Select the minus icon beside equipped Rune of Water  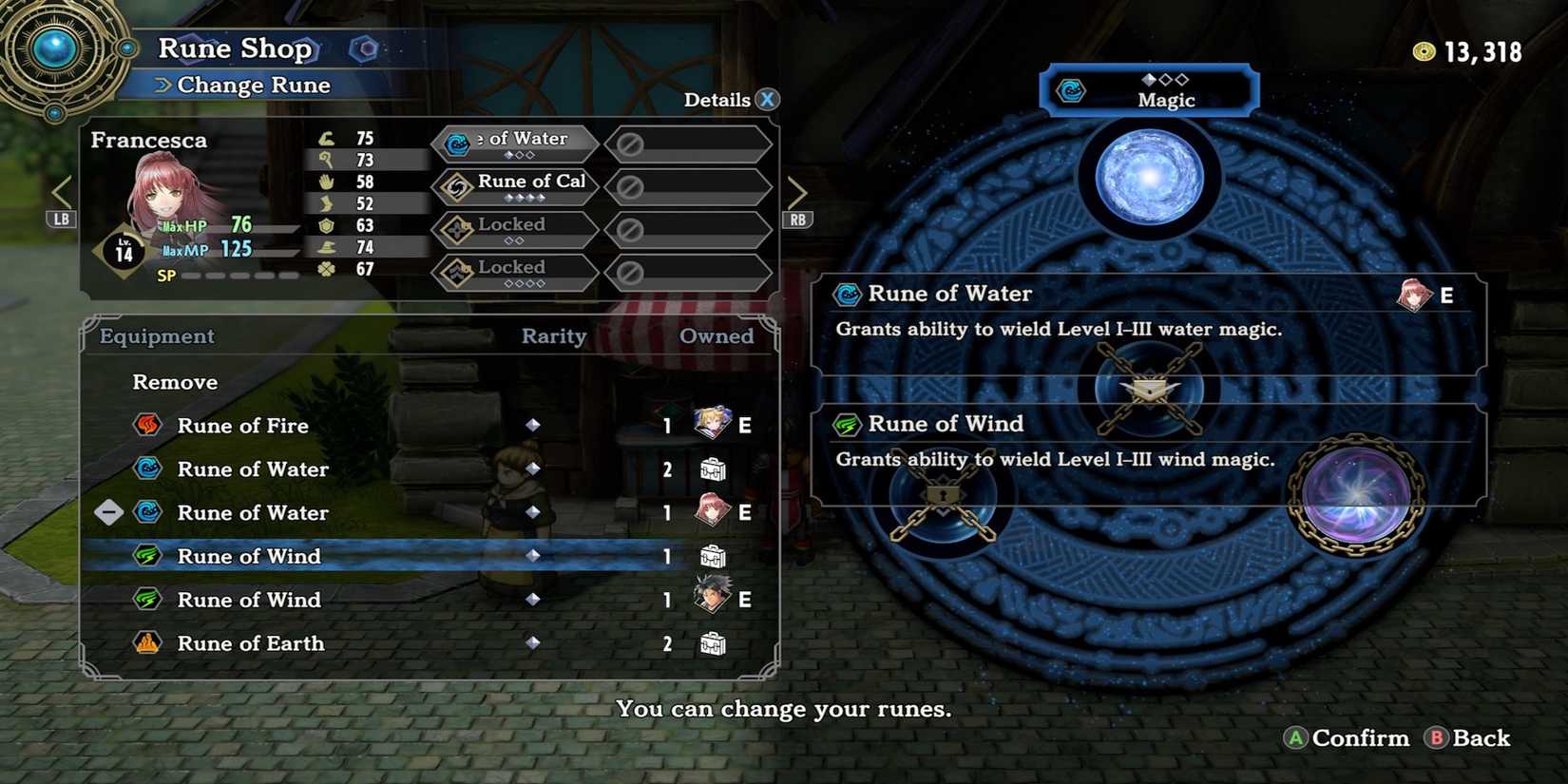click(107, 512)
